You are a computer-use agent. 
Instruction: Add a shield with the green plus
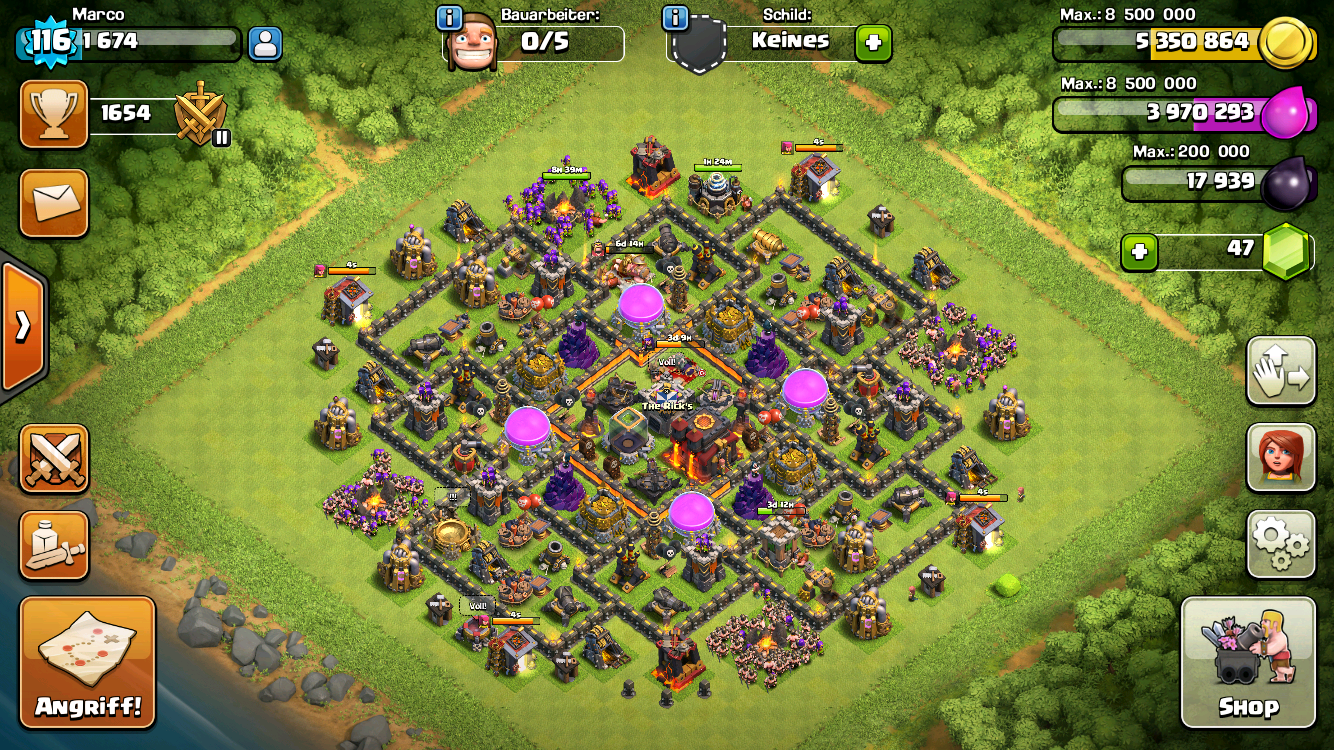click(x=872, y=43)
